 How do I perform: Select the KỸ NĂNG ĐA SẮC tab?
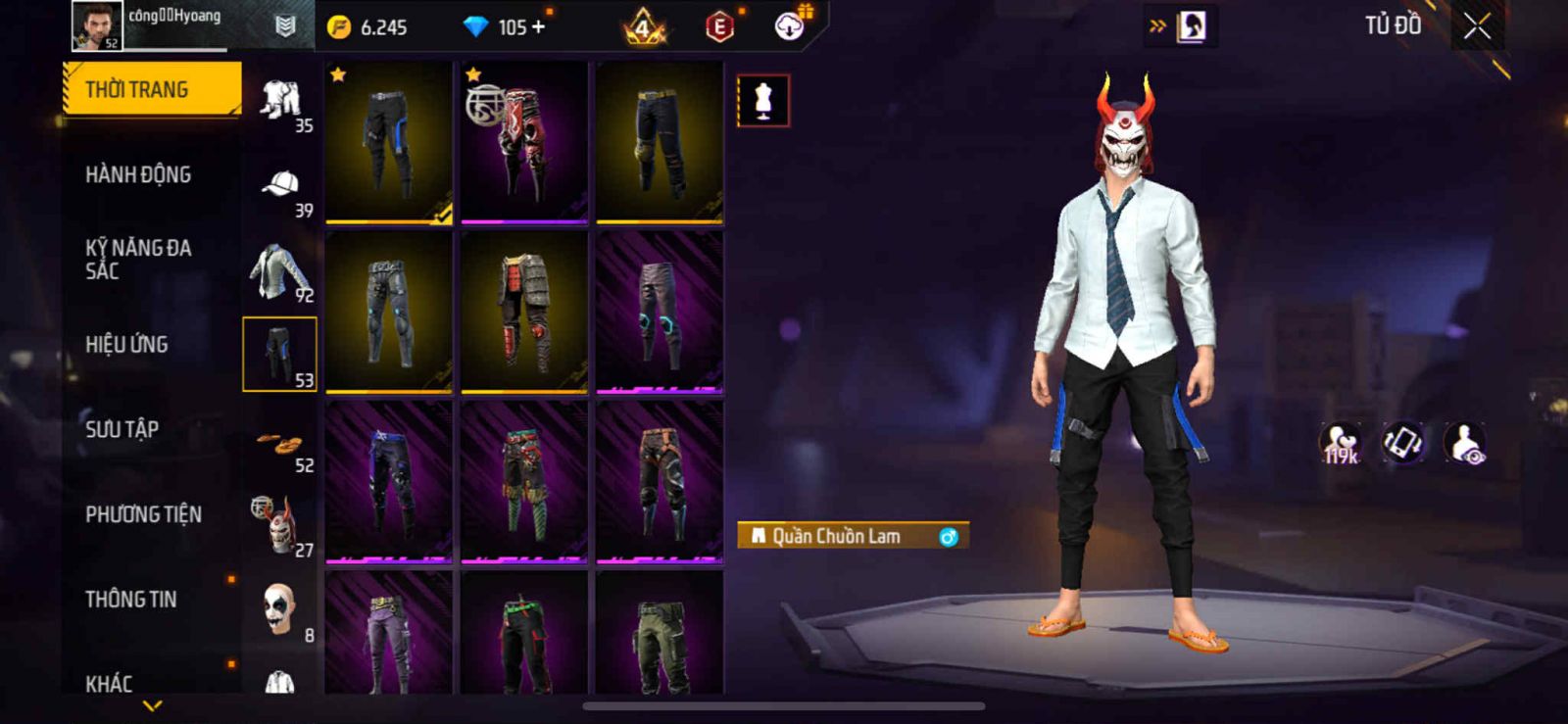click(x=138, y=260)
